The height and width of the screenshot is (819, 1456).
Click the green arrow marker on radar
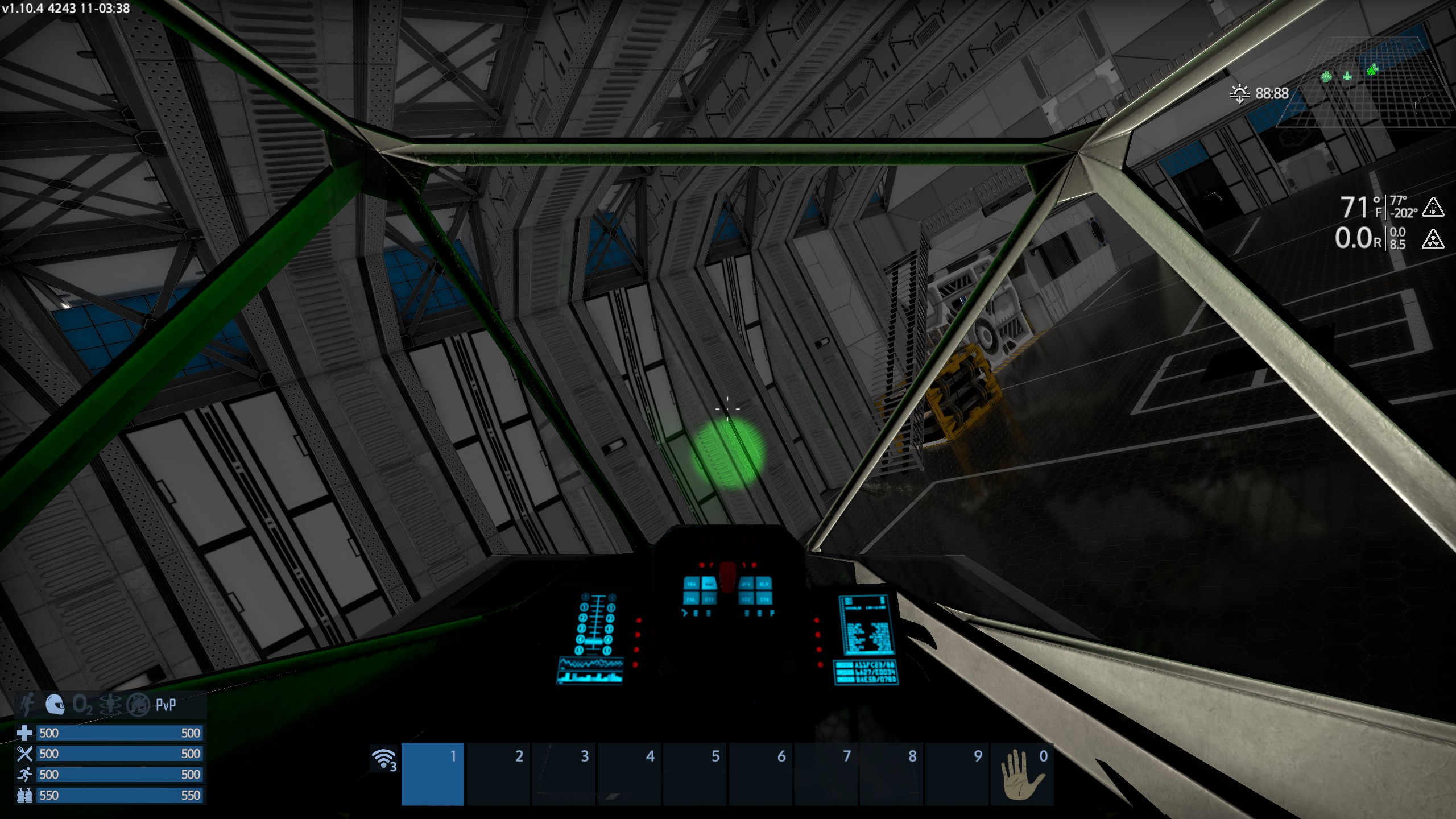pos(1372,70)
